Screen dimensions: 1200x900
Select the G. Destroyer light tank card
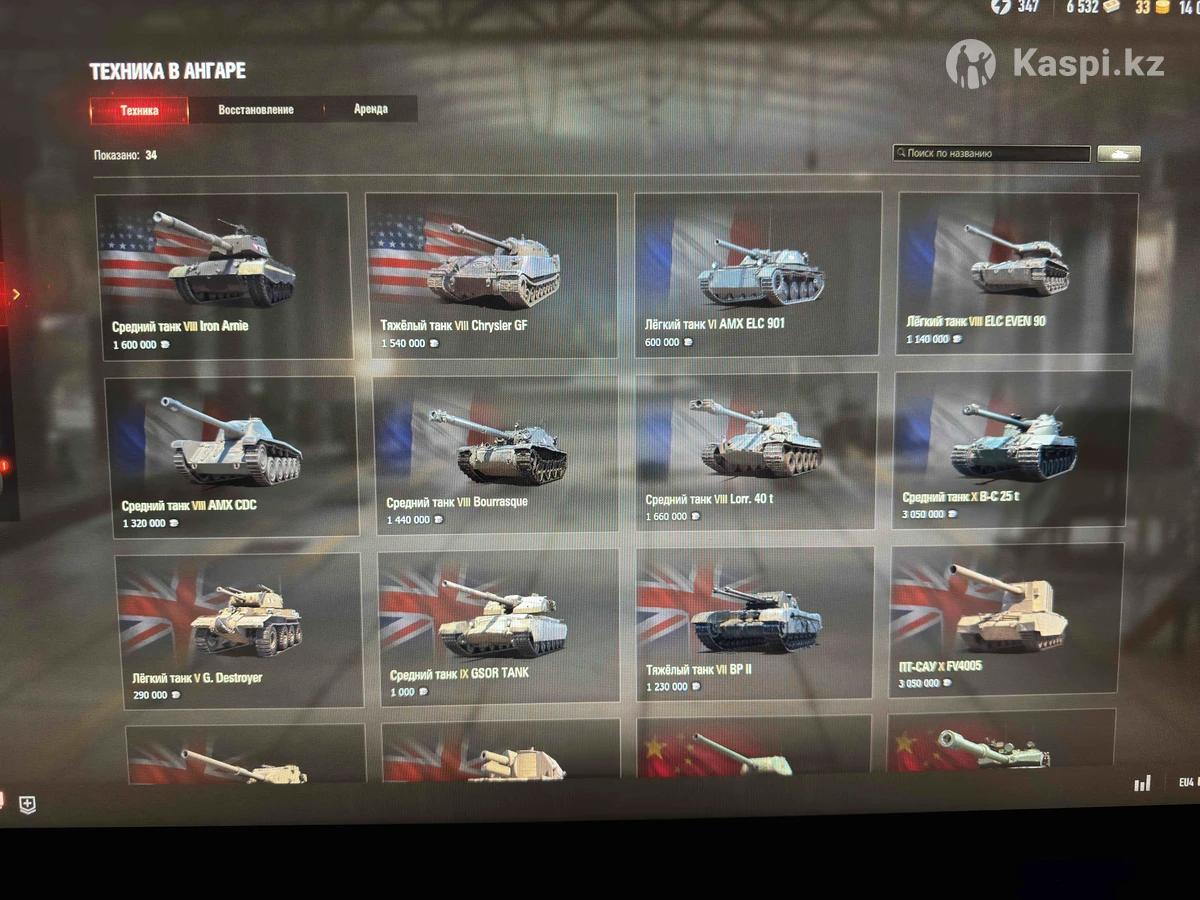(239, 631)
